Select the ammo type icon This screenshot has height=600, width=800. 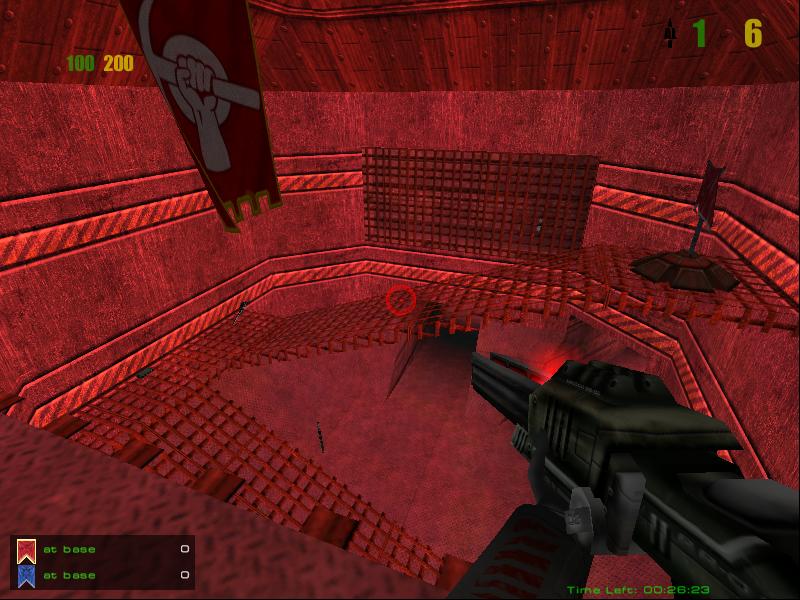(x=668, y=35)
